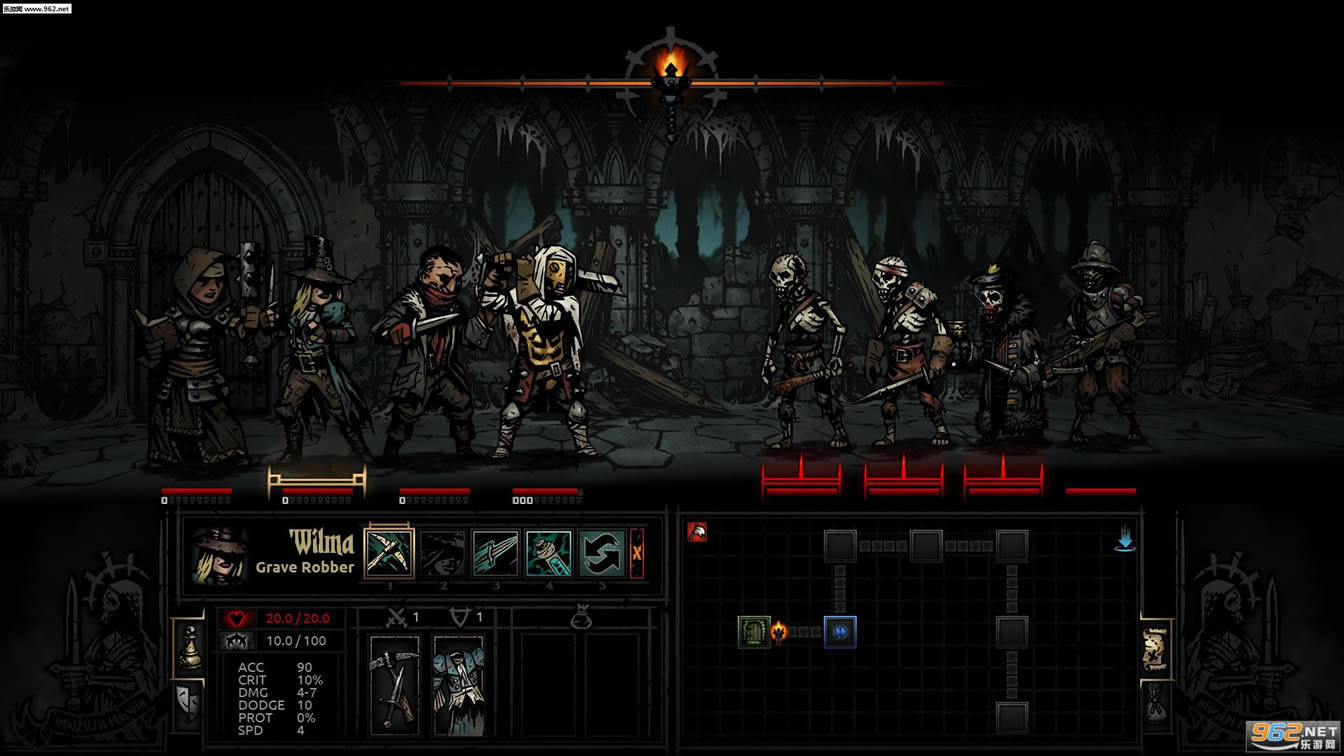Click the torch light meter flame

671,68
